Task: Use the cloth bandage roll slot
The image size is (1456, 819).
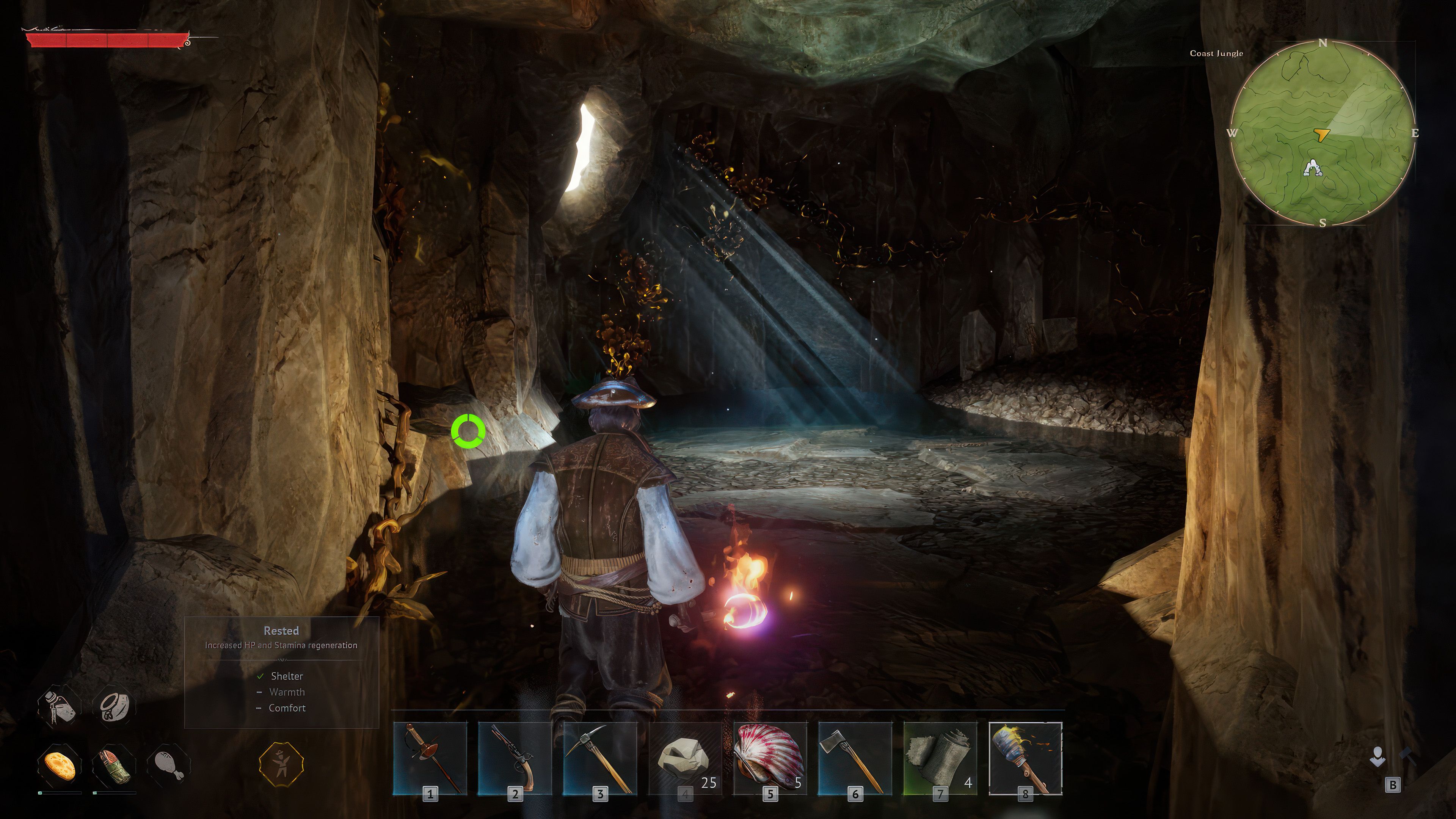Action: [940, 758]
